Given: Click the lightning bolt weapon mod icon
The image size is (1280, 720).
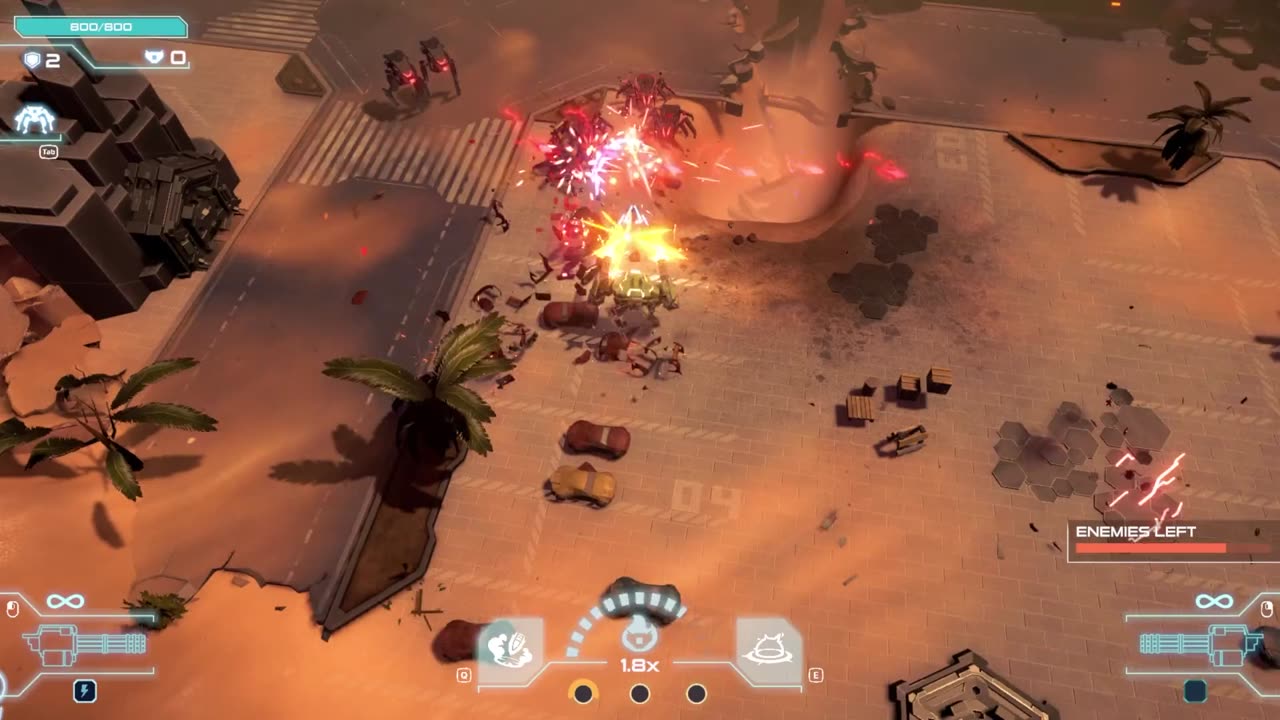Looking at the screenshot, I should [85, 690].
